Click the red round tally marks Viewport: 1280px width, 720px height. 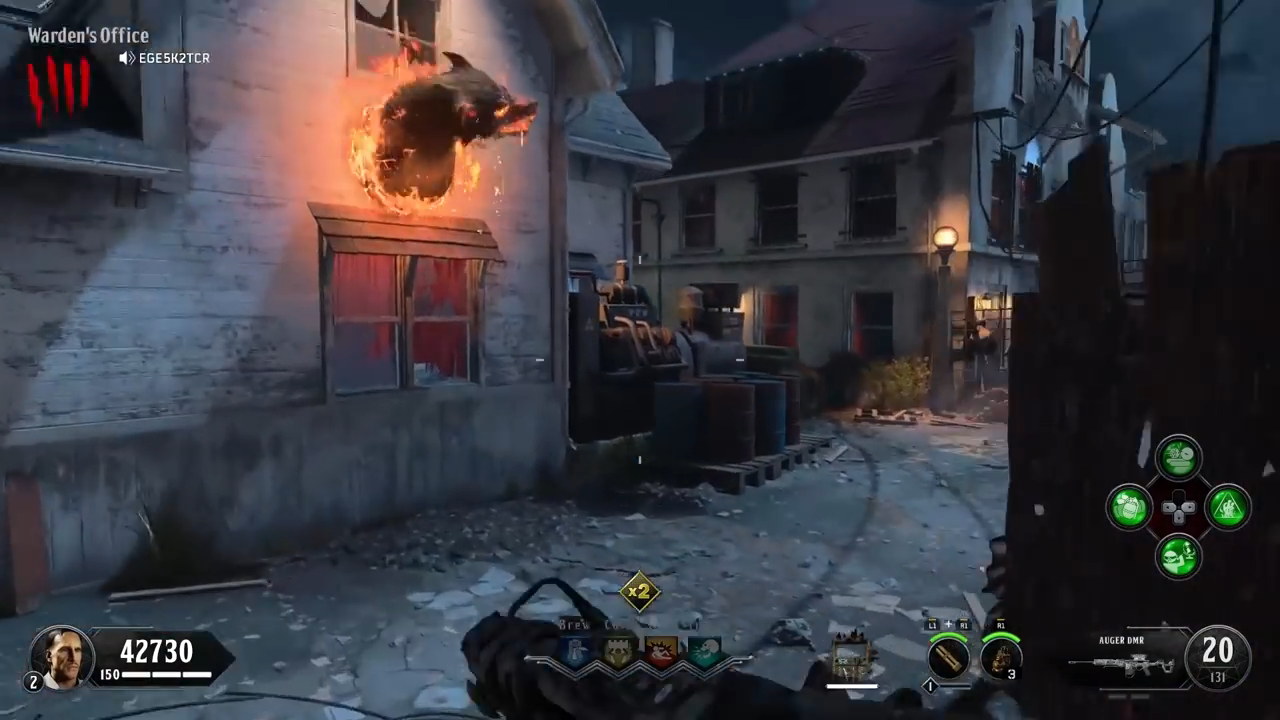pyautogui.click(x=58, y=86)
